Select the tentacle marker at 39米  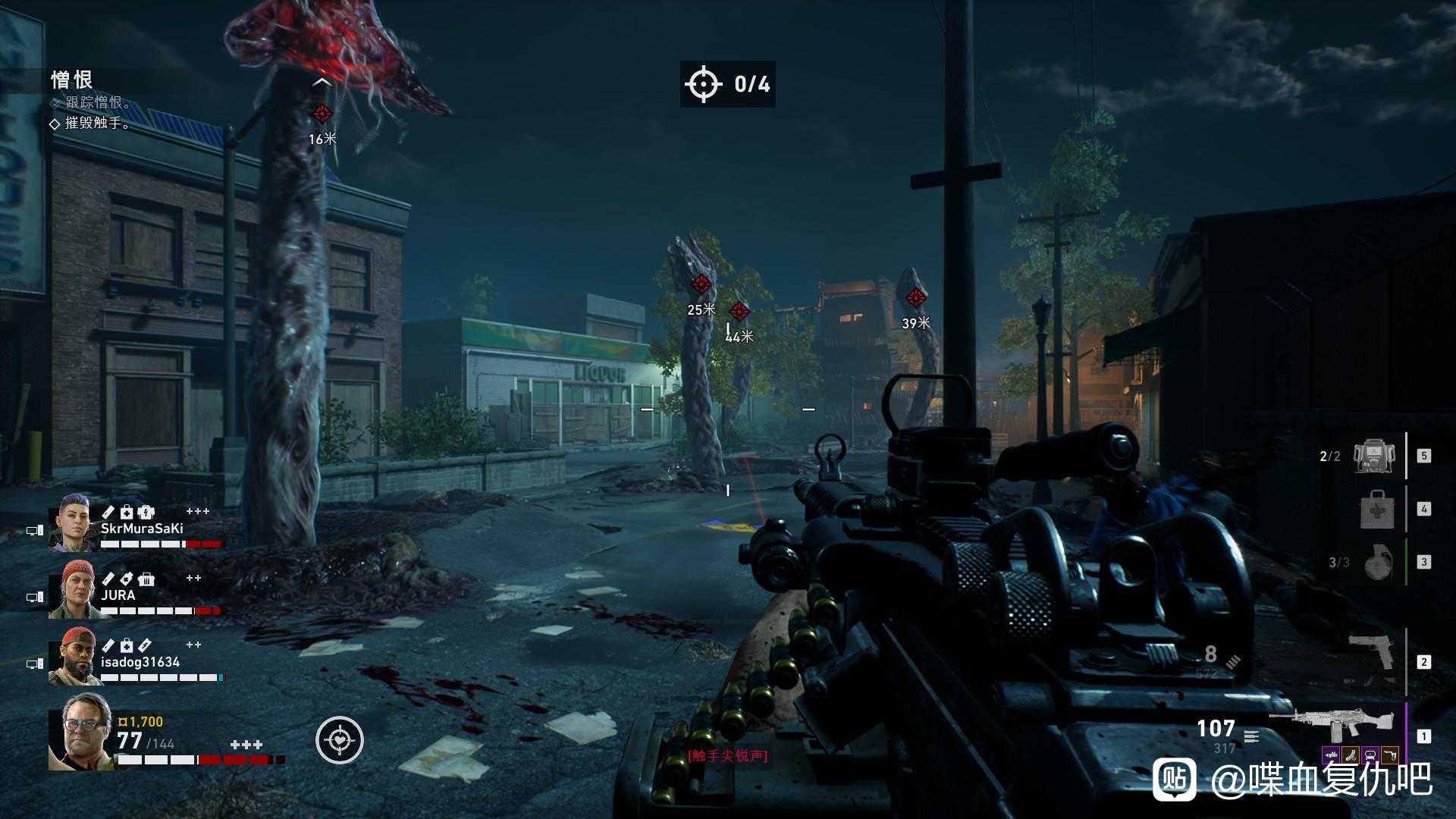coord(916,298)
